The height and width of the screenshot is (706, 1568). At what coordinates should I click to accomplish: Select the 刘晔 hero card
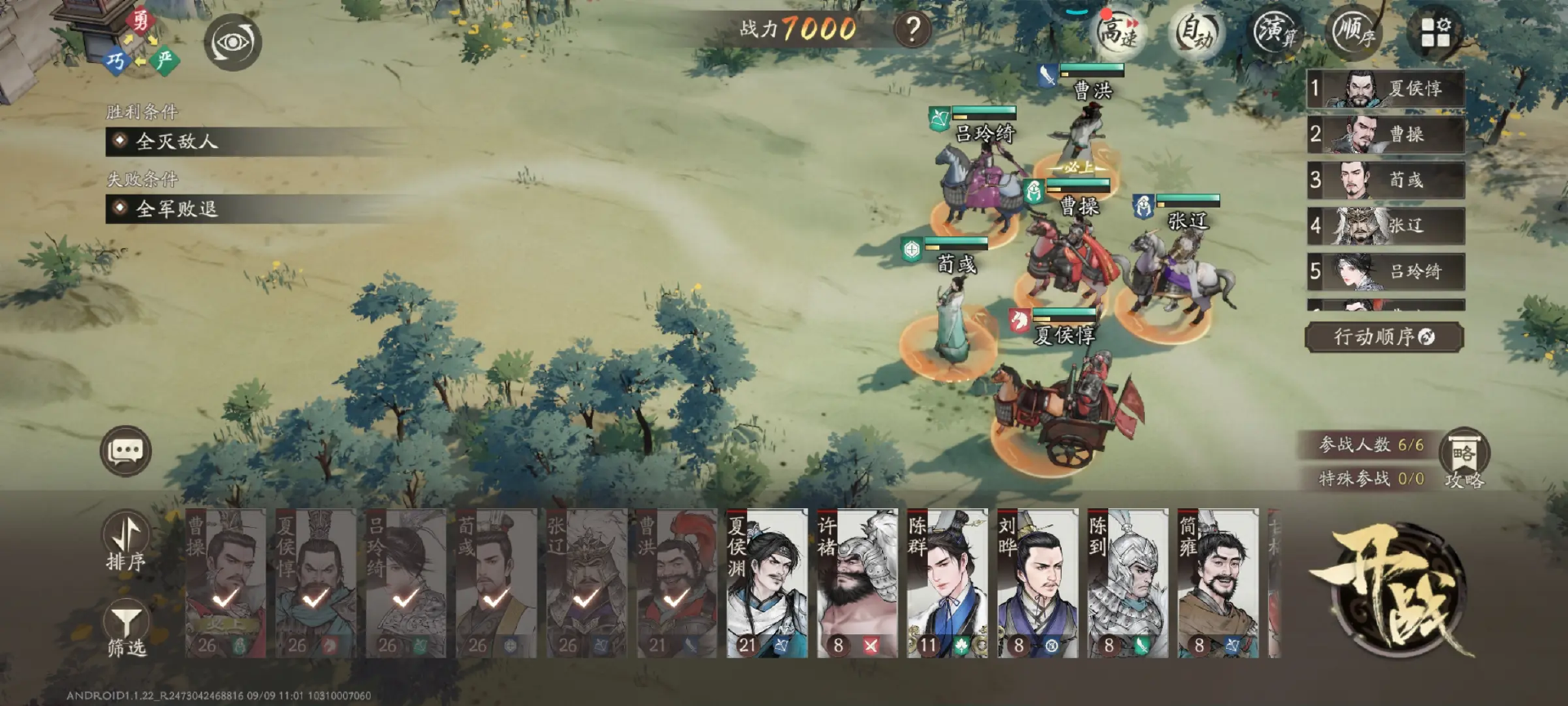click(x=1037, y=583)
